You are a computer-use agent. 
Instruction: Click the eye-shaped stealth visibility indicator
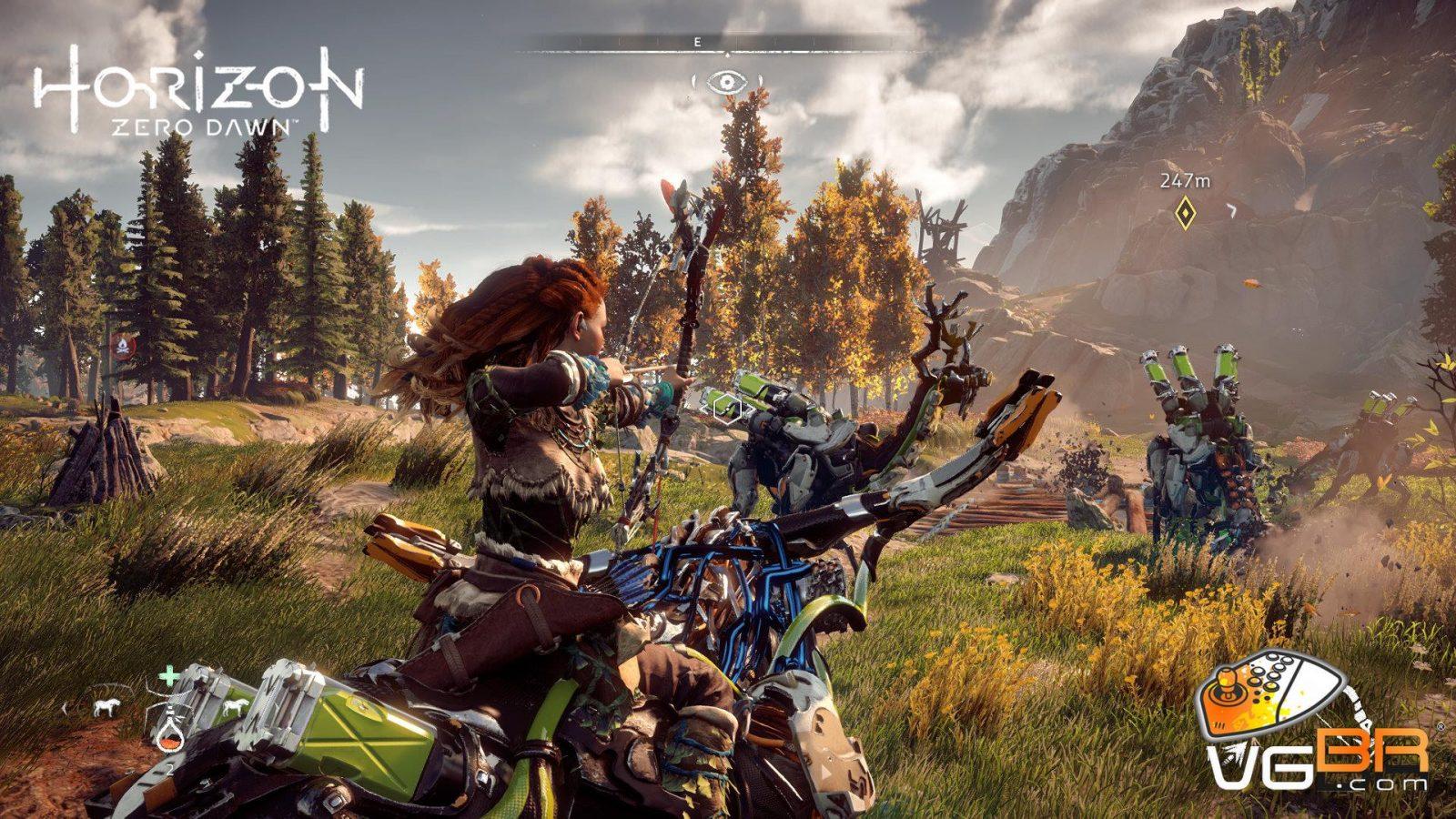726,83
